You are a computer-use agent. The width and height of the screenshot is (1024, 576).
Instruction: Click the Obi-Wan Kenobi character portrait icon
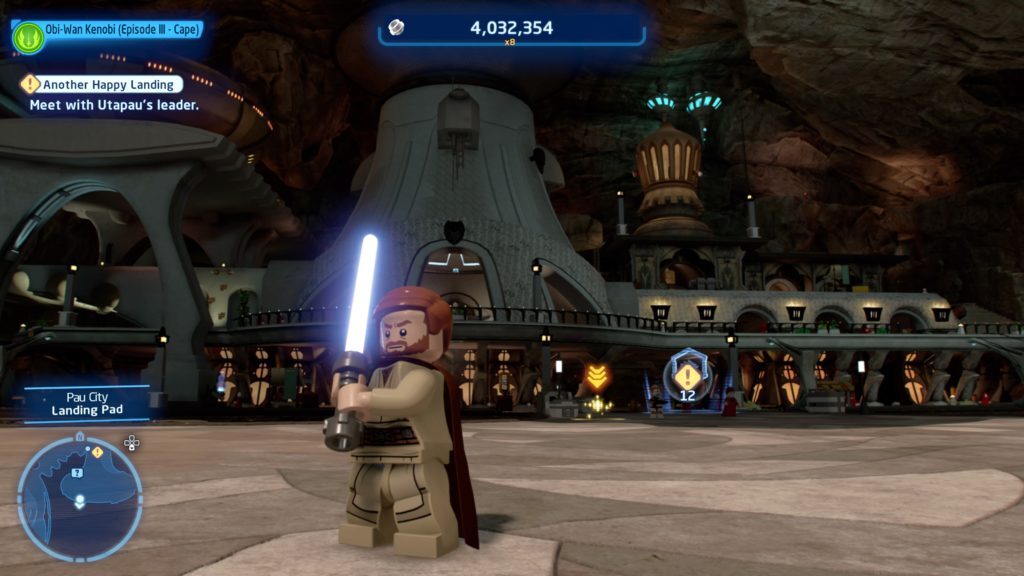click(x=28, y=37)
